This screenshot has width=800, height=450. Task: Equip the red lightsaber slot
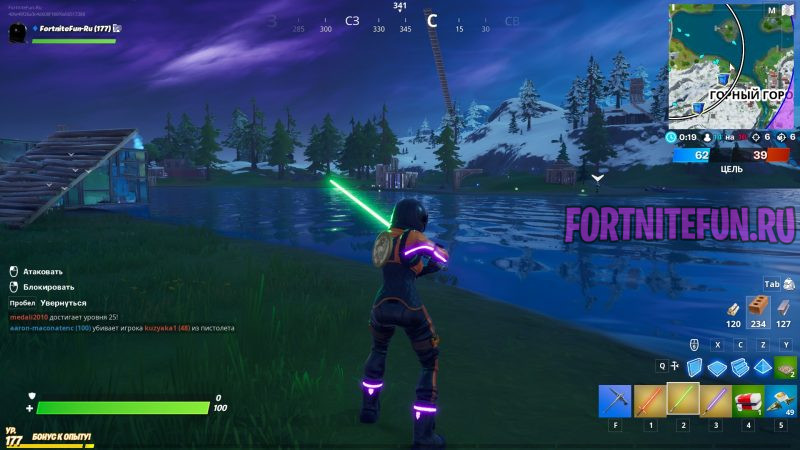[650, 401]
